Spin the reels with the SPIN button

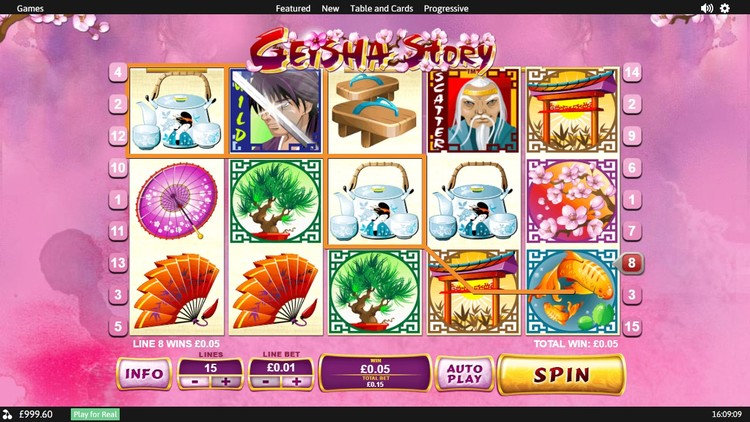(x=560, y=375)
